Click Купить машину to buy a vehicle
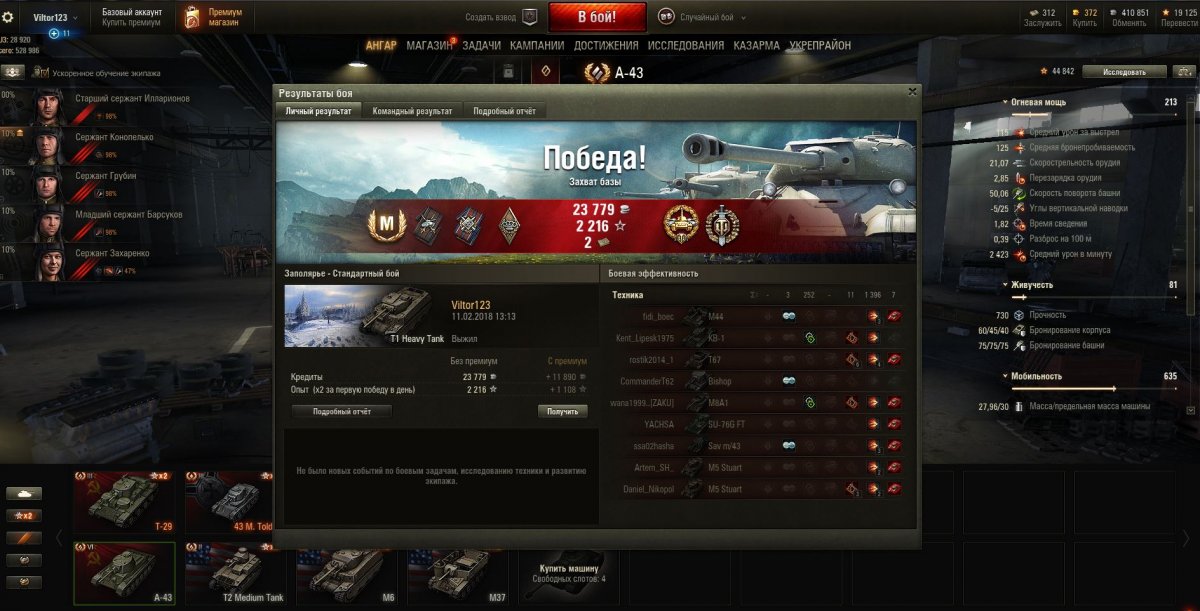The width and height of the screenshot is (1200, 611). pyautogui.click(x=569, y=571)
